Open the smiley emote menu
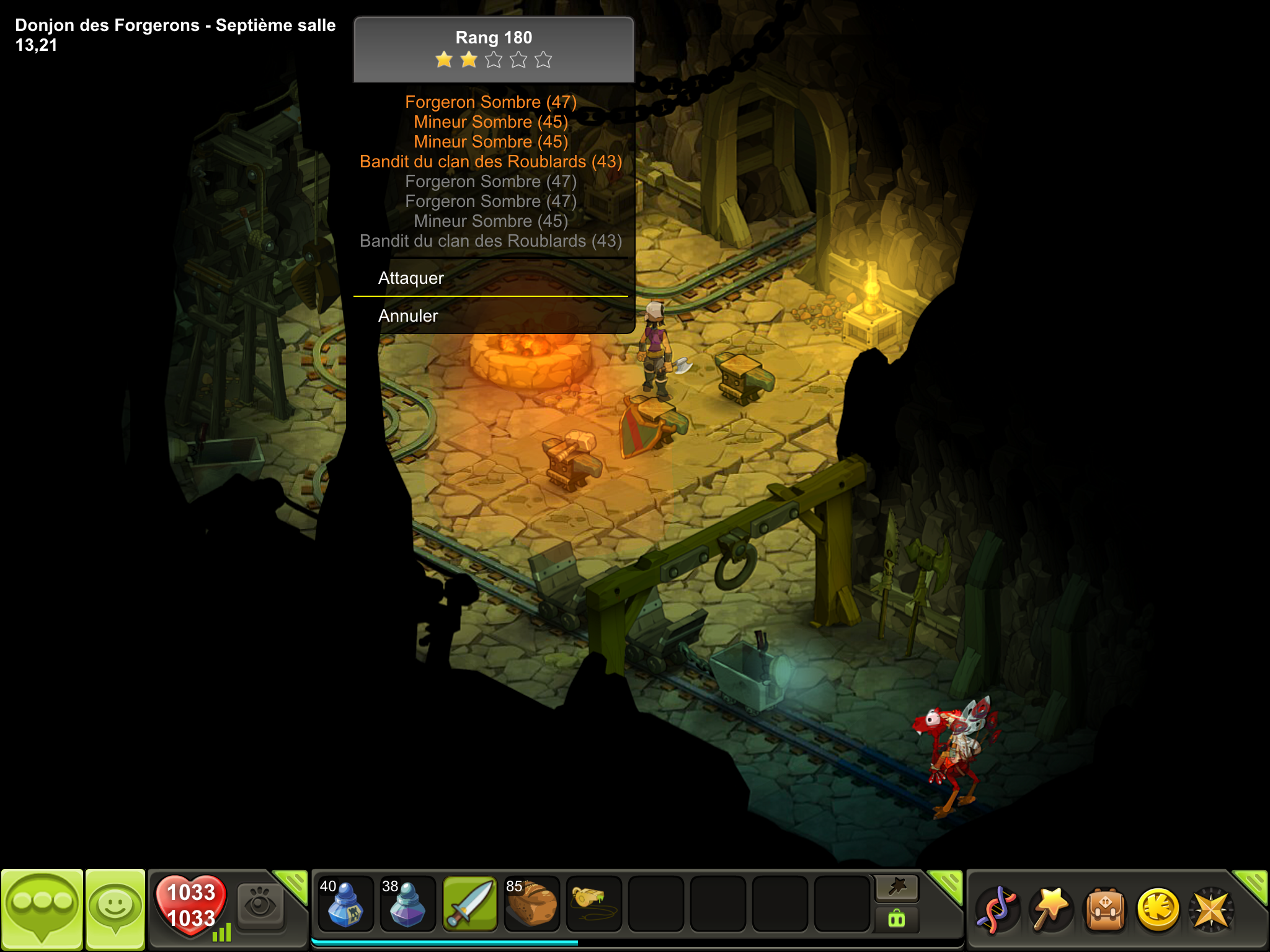1270x952 pixels. [x=115, y=909]
